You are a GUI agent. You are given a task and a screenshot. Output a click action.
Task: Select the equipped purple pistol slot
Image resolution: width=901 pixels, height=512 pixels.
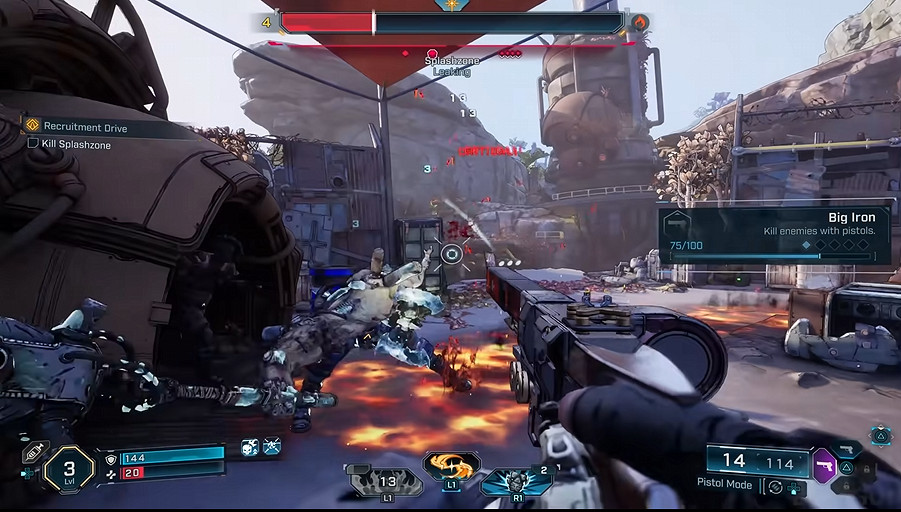[x=825, y=466]
